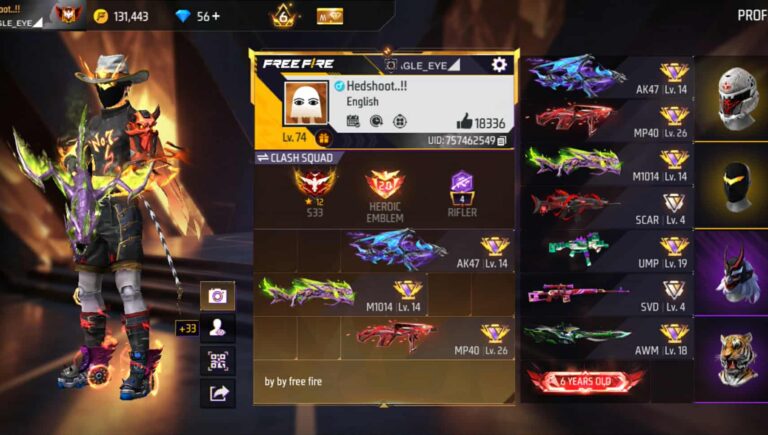Open profile settings gear icon
This screenshot has width=768, height=435.
click(499, 65)
